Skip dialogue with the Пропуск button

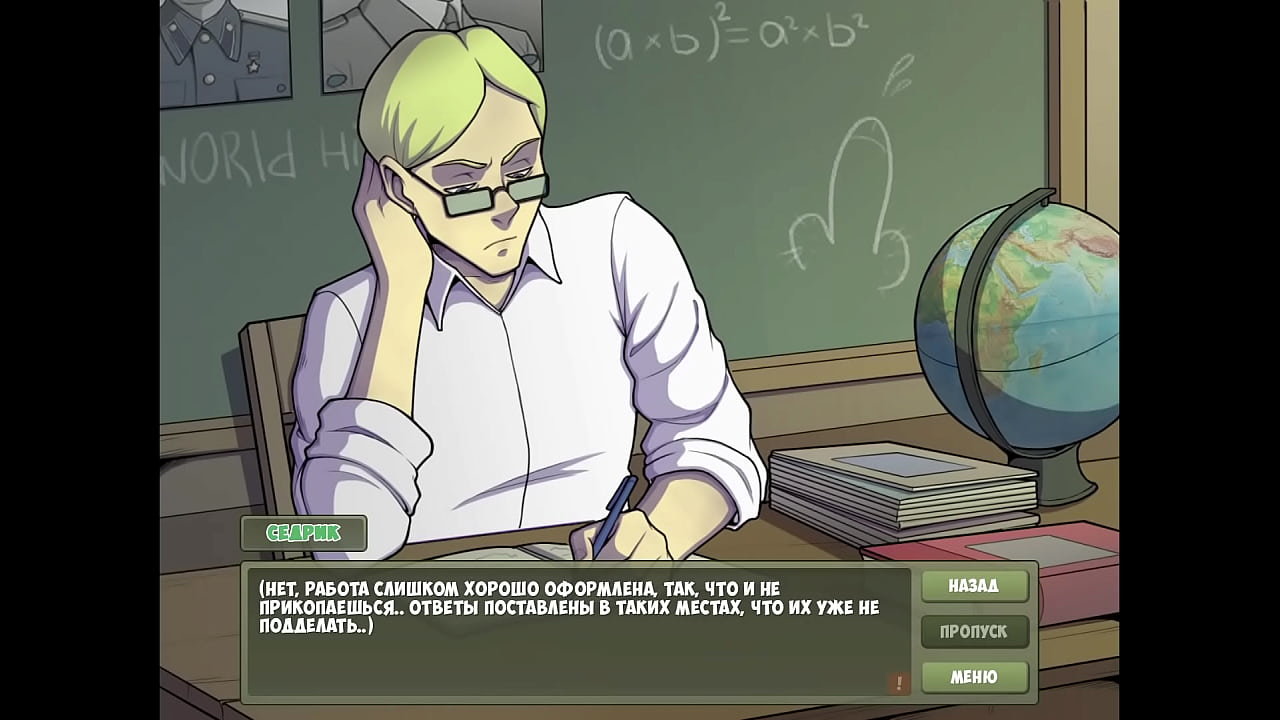click(x=974, y=632)
